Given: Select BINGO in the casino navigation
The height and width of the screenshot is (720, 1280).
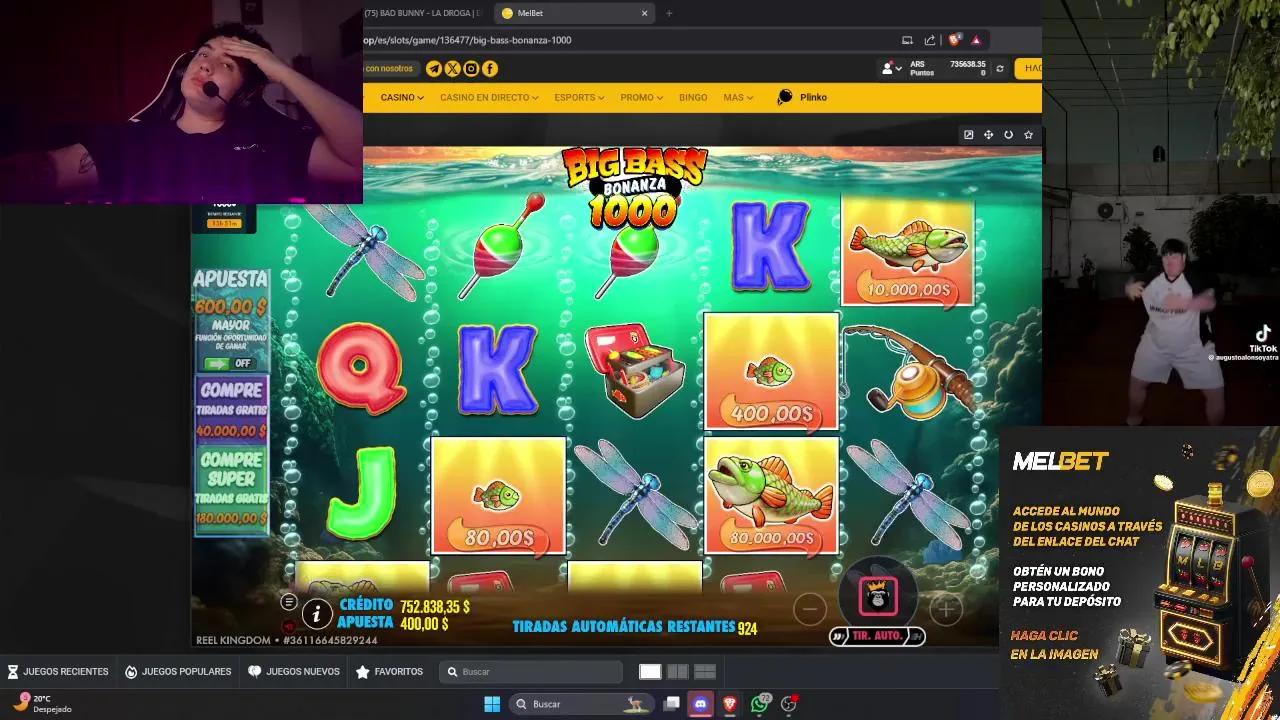Looking at the screenshot, I should pyautogui.click(x=692, y=97).
